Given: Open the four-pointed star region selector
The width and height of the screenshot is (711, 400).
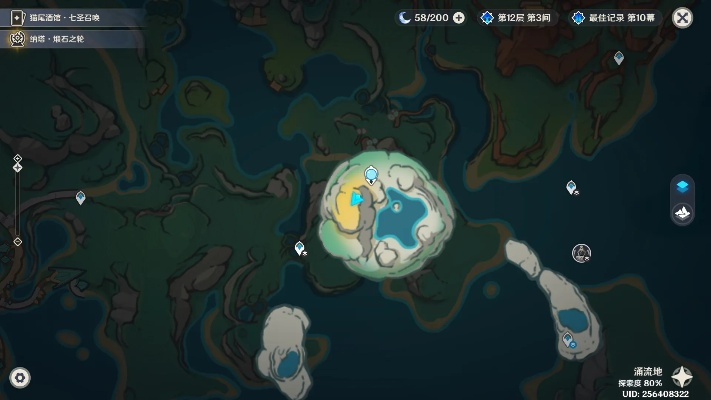Looking at the screenshot, I should point(682,377).
